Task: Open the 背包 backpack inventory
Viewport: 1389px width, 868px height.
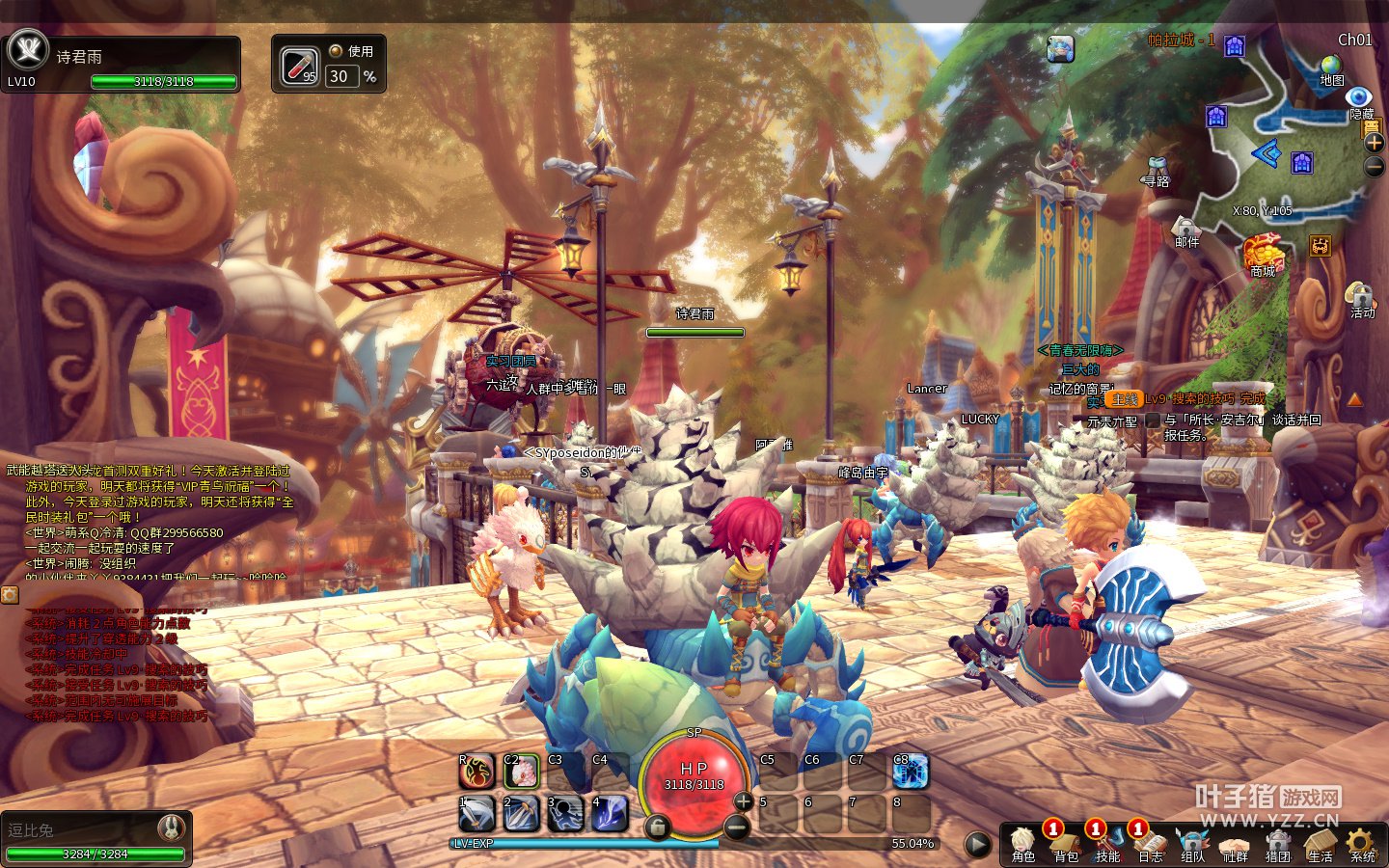Action: click(1065, 843)
